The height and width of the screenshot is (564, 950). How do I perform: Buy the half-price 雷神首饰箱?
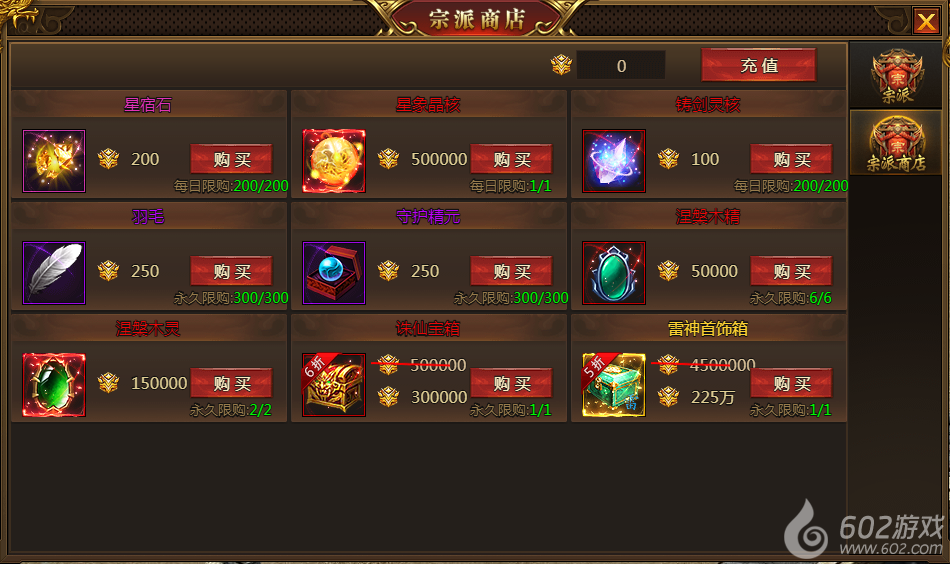[x=791, y=383]
